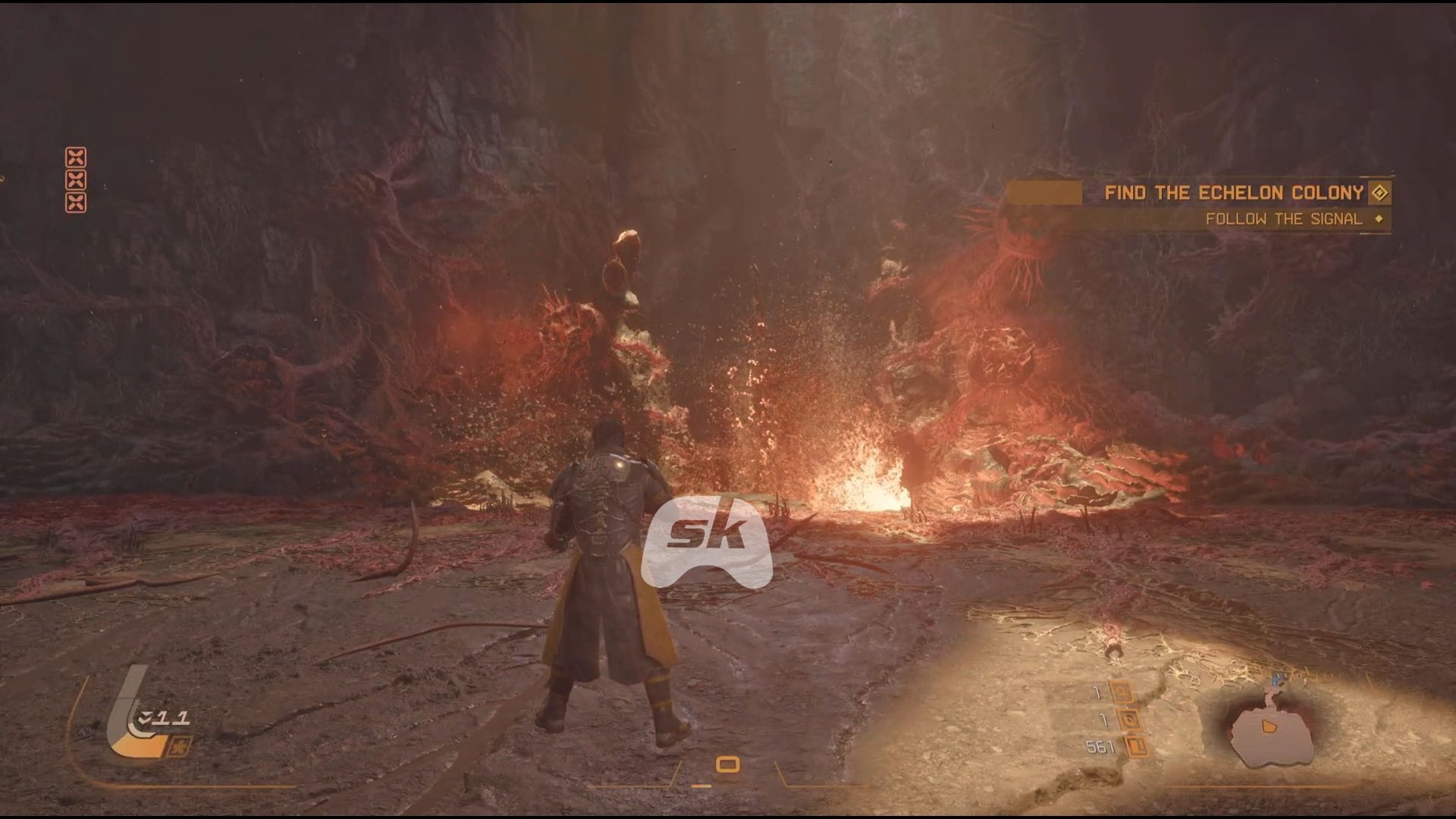Viewport: 1456px width, 819px height.
Task: Expand the FIND THE ECHELON COLONY quest entry
Action: pos(1236,193)
